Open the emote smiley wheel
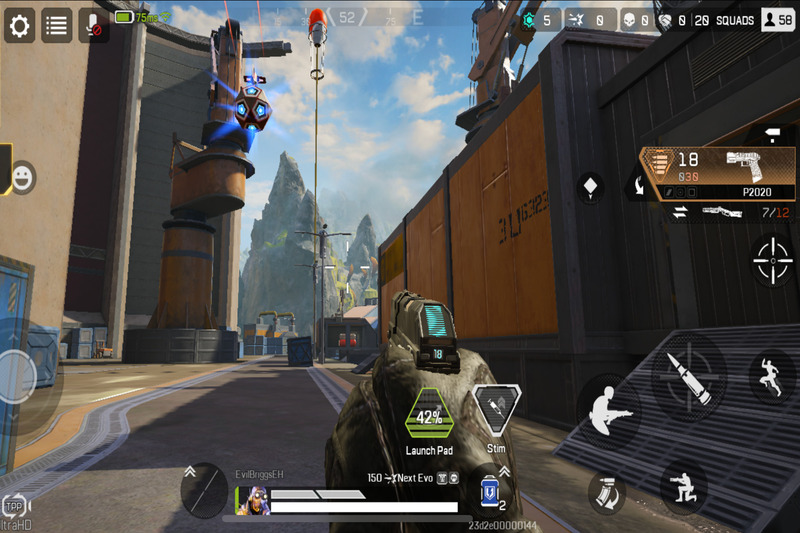800x533 pixels. coord(21,178)
